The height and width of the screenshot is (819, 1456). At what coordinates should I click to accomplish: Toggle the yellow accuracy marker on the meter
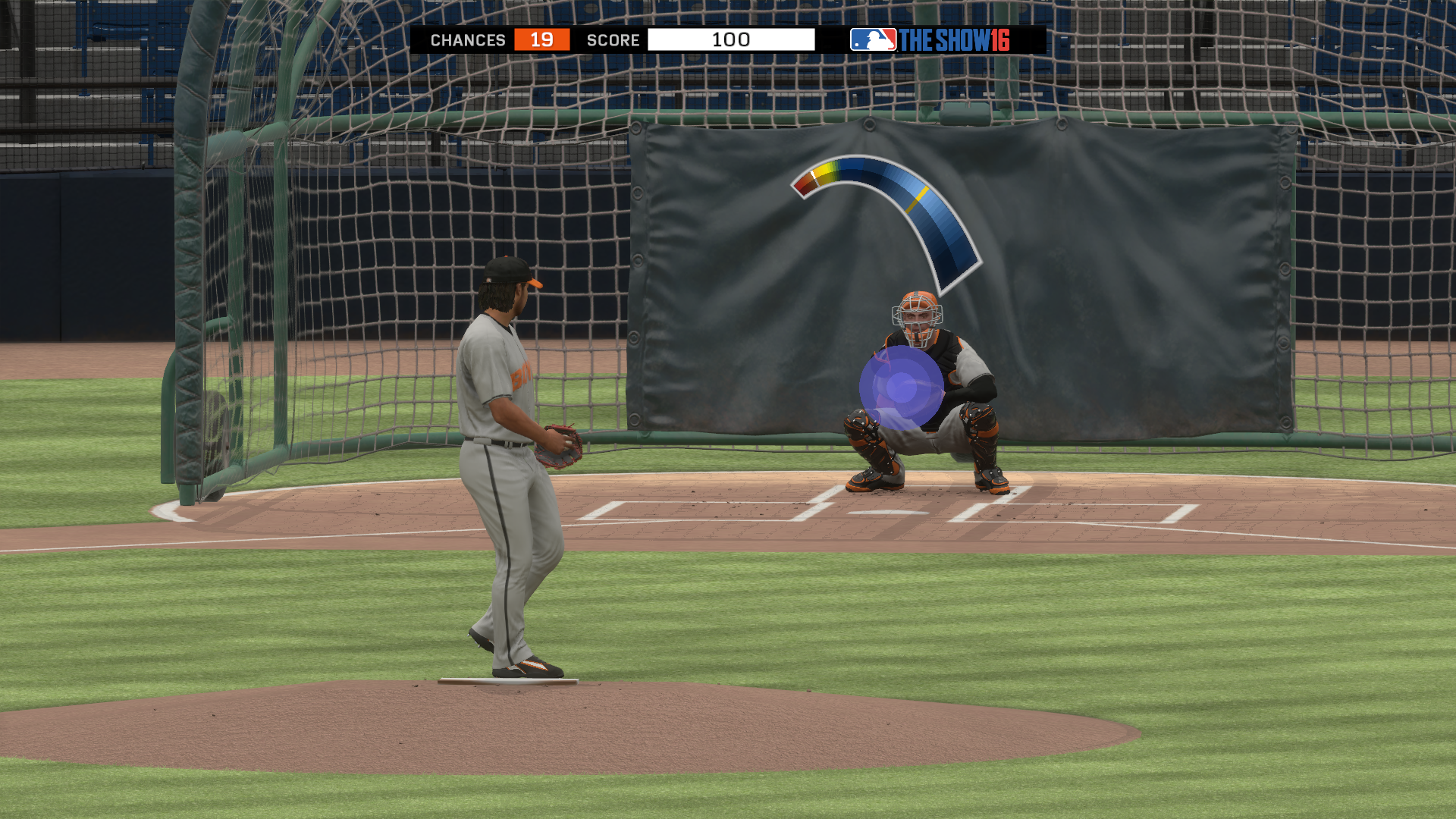point(918,199)
